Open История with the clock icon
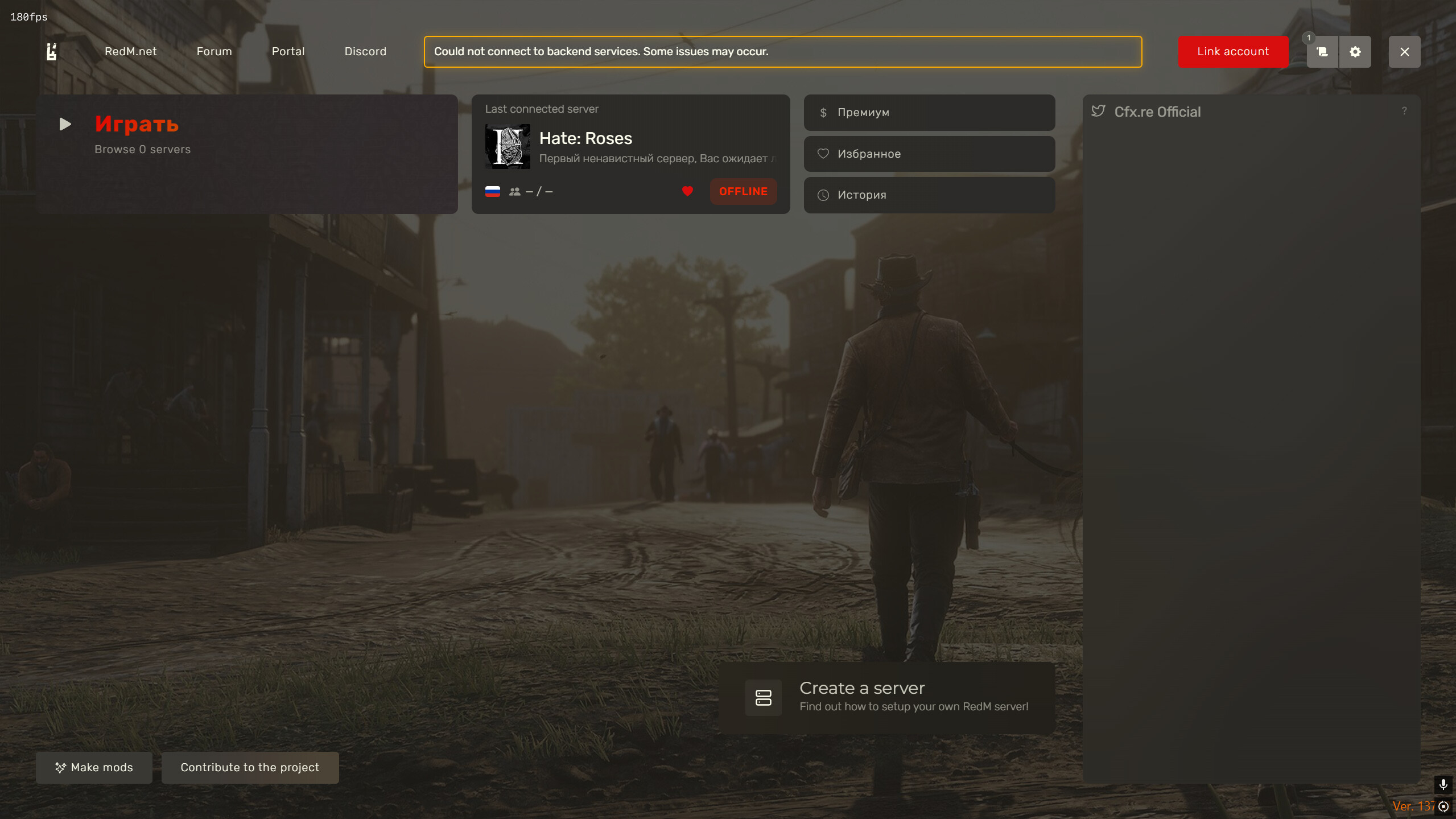Viewport: 1456px width, 819px height. click(929, 195)
